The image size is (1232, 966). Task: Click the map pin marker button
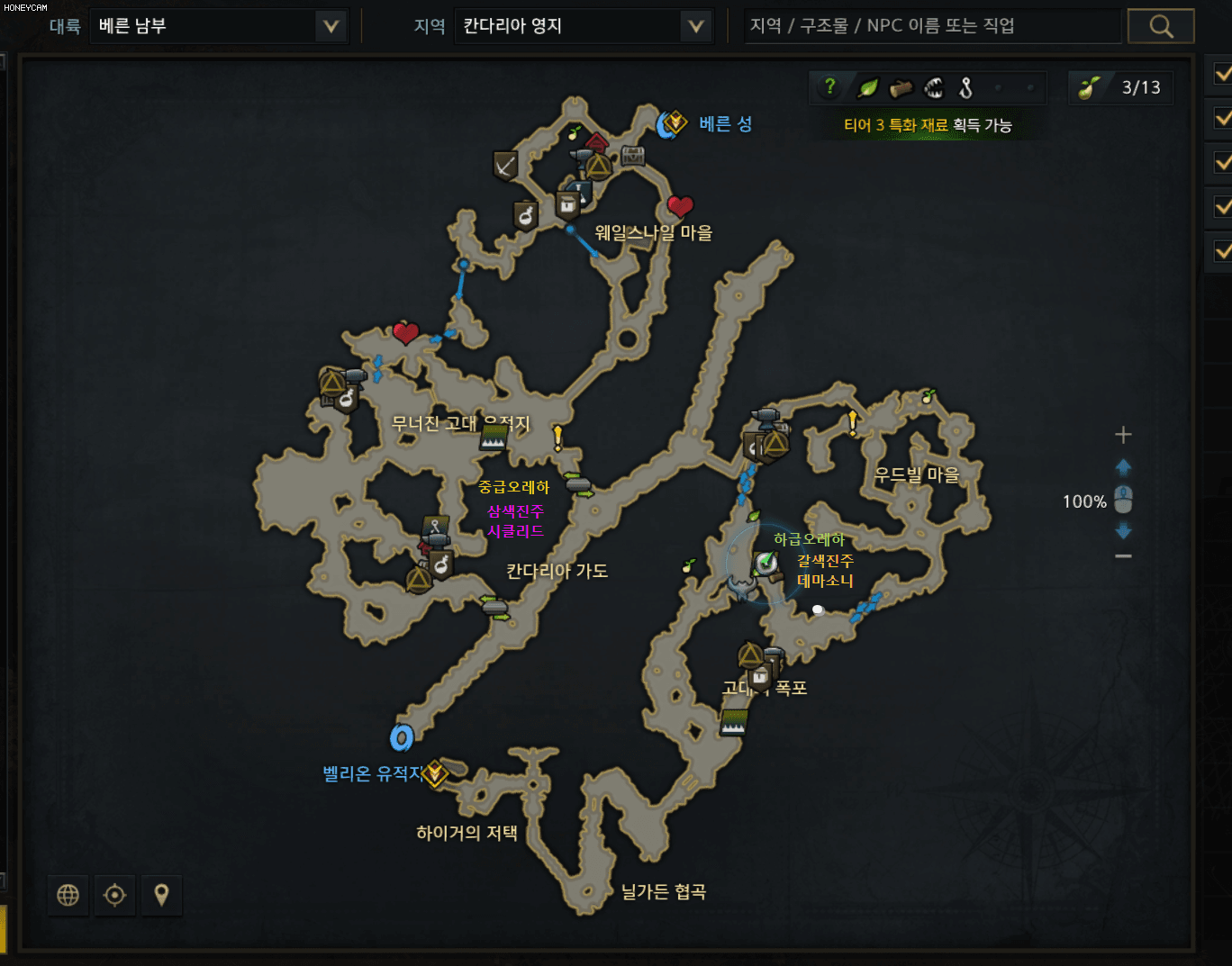click(161, 895)
